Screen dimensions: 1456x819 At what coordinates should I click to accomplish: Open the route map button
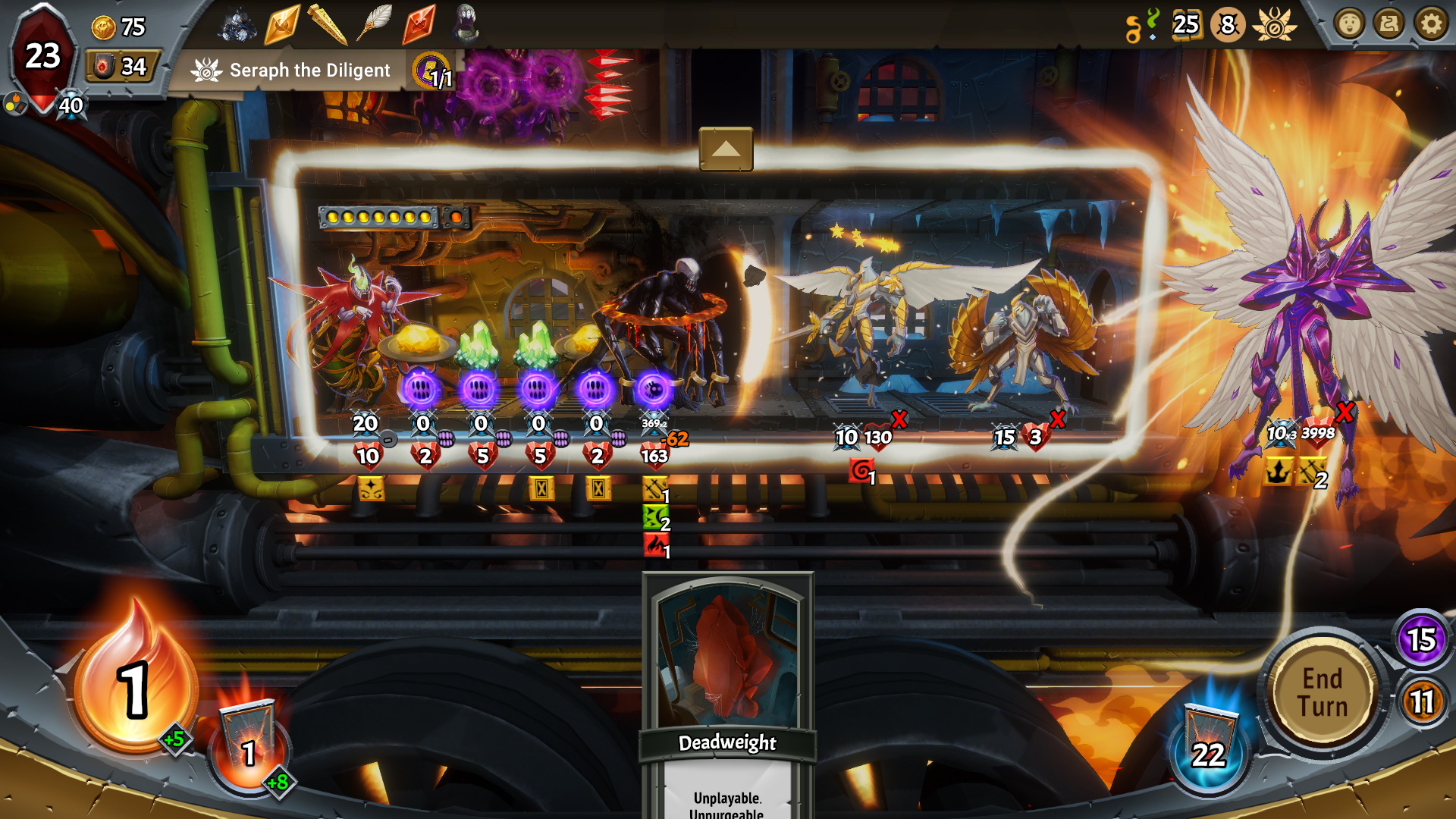[x=1389, y=25]
